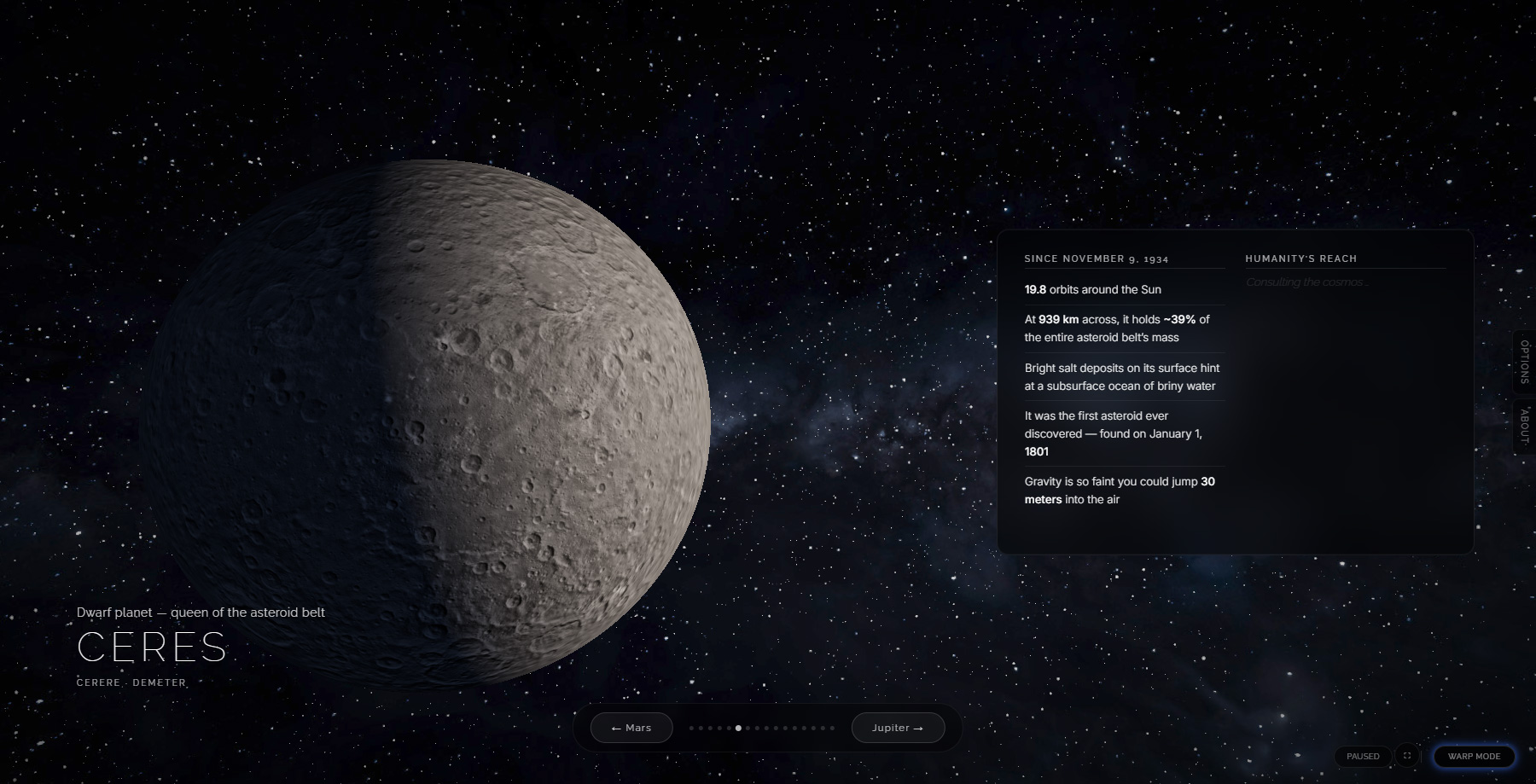The height and width of the screenshot is (784, 1536).
Task: Toggle WARP MODE off
Action: click(x=1475, y=756)
